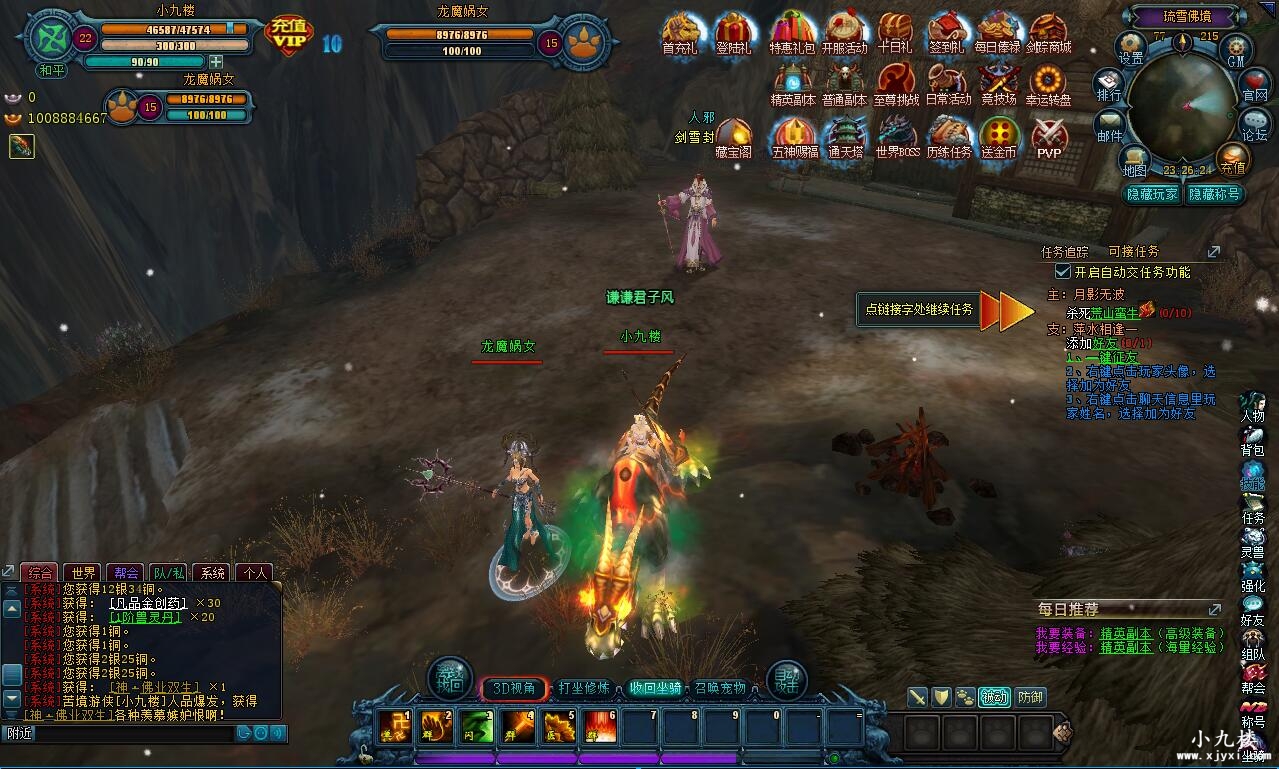Viewport: 1279px width, 769px height.
Task: Click the 充值 VIP recharge badge
Action: pos(290,35)
